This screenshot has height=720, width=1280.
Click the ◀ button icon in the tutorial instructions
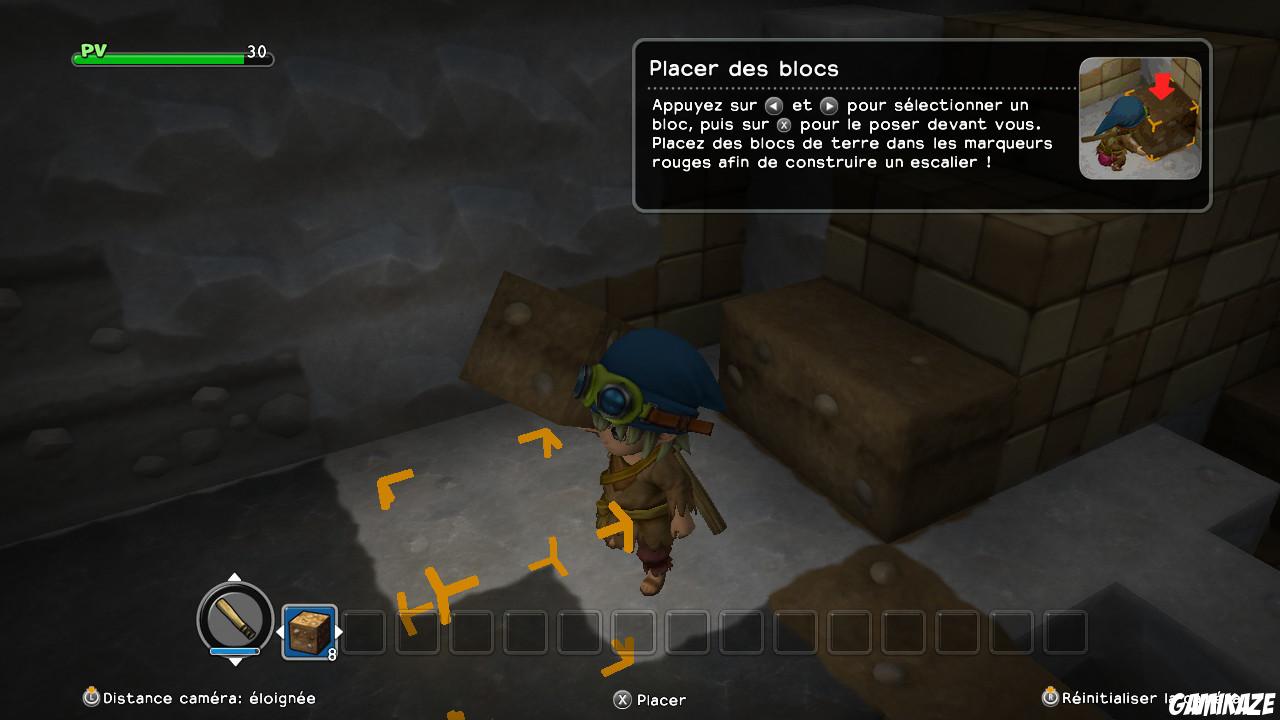[x=772, y=104]
